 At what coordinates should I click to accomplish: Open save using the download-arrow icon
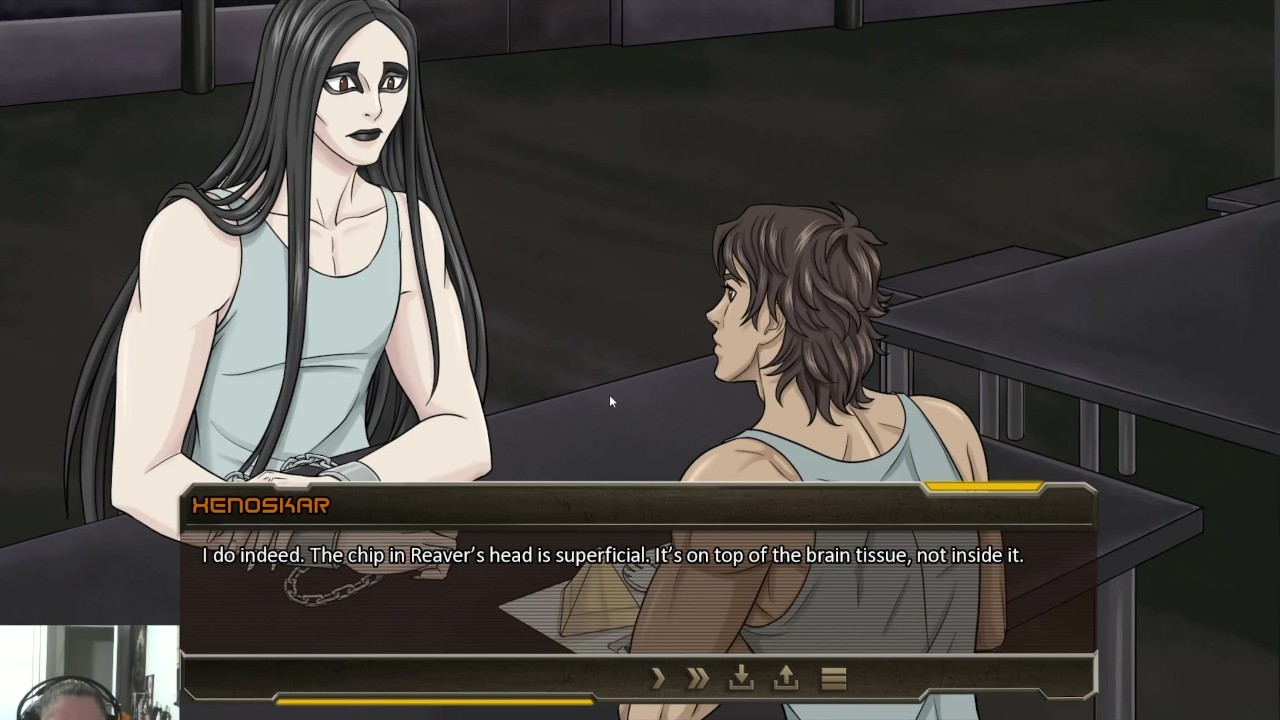pyautogui.click(x=741, y=679)
